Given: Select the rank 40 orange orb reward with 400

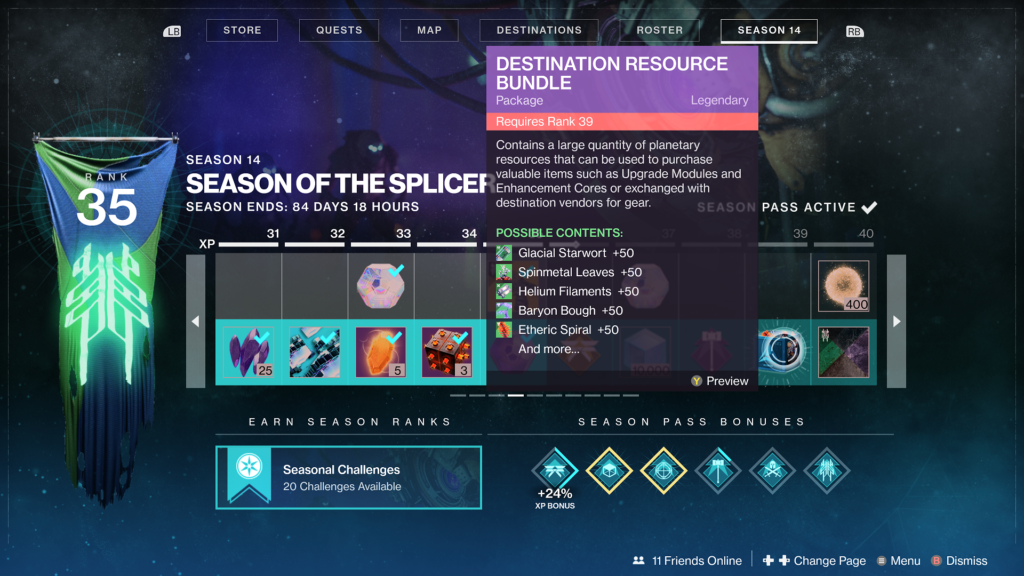Looking at the screenshot, I should (x=842, y=286).
